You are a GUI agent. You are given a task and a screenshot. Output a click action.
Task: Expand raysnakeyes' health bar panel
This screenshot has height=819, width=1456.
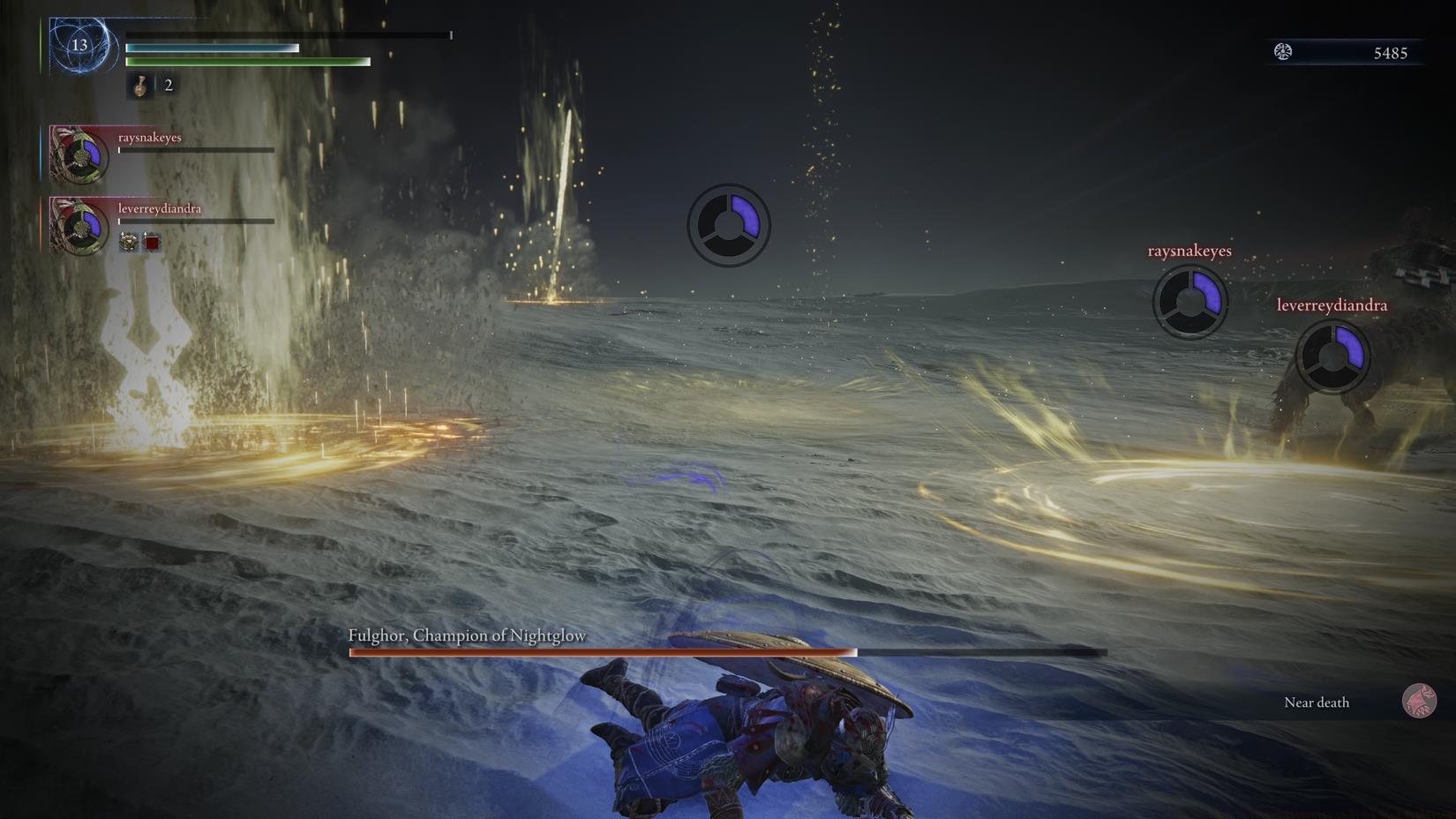tap(194, 150)
